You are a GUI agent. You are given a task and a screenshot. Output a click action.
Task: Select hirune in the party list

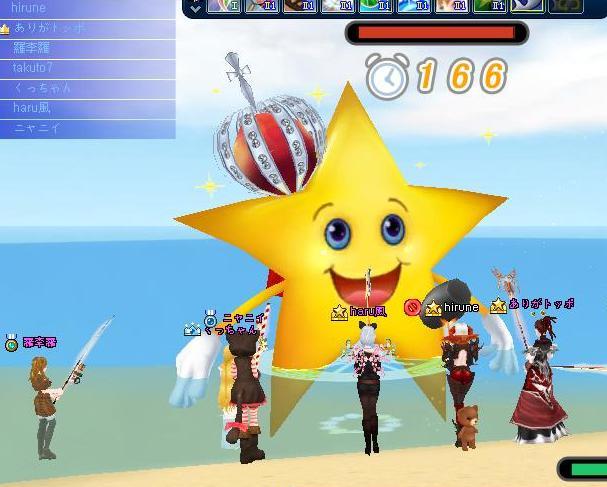tap(30, 8)
